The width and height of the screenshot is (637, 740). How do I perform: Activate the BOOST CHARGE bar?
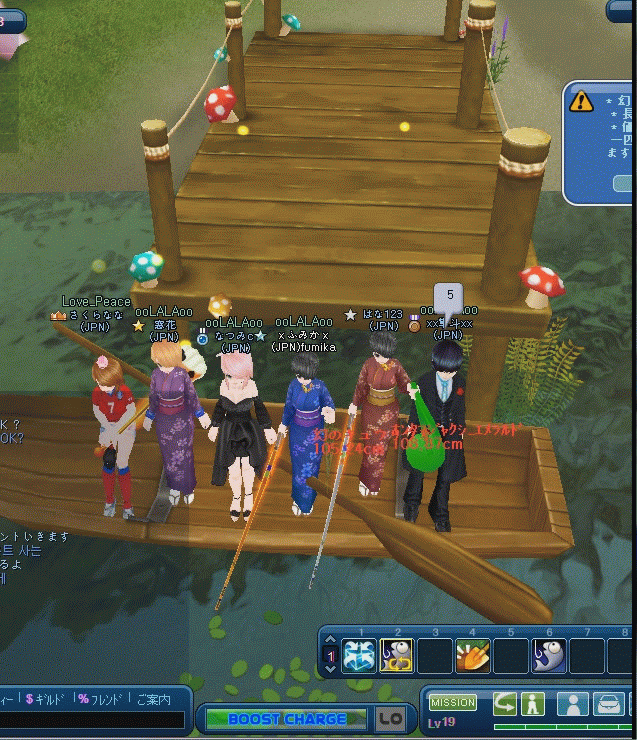coord(287,718)
